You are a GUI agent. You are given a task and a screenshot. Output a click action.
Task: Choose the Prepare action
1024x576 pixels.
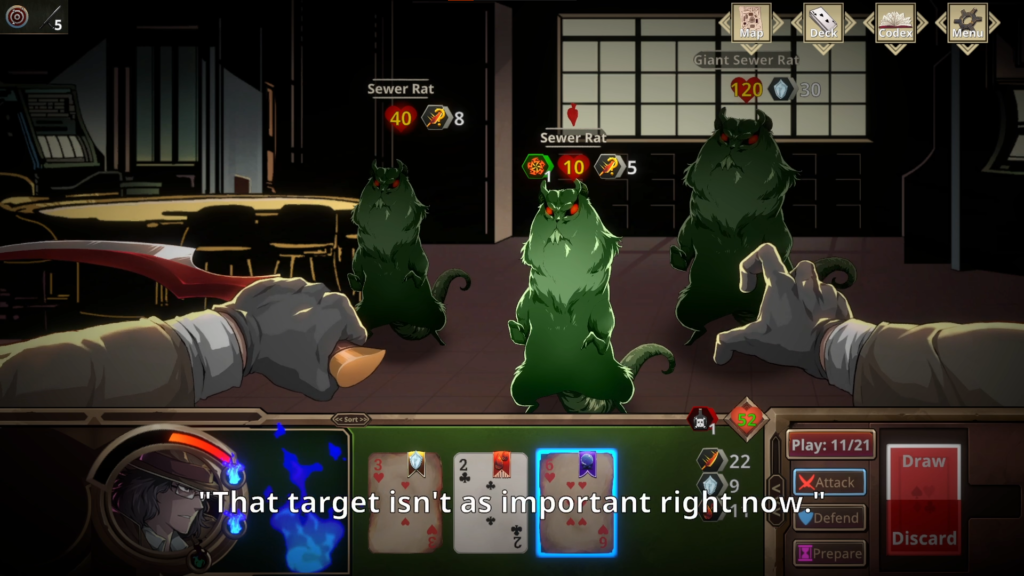pos(829,553)
